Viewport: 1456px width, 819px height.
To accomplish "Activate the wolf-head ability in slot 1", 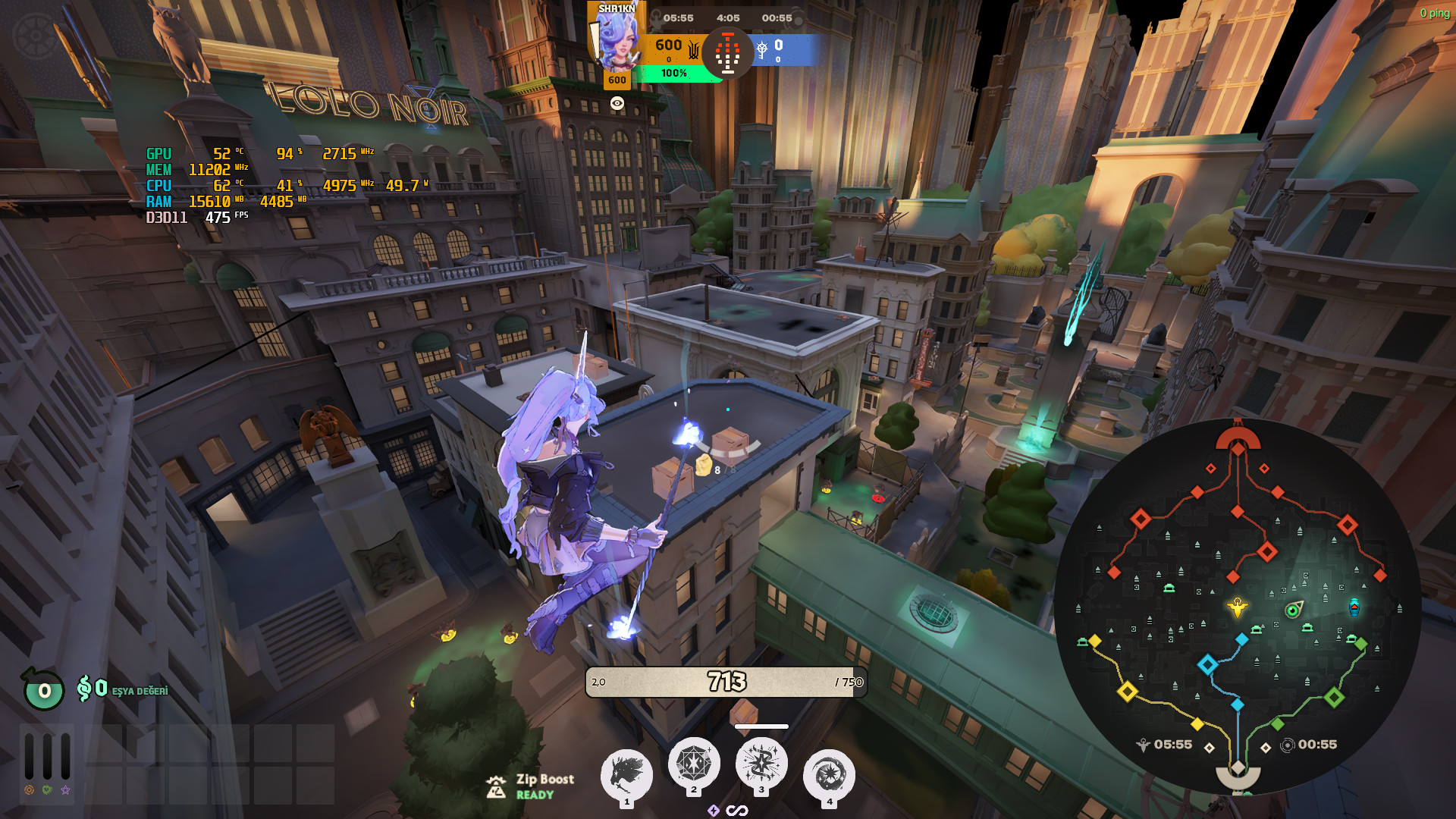I will pos(626,774).
